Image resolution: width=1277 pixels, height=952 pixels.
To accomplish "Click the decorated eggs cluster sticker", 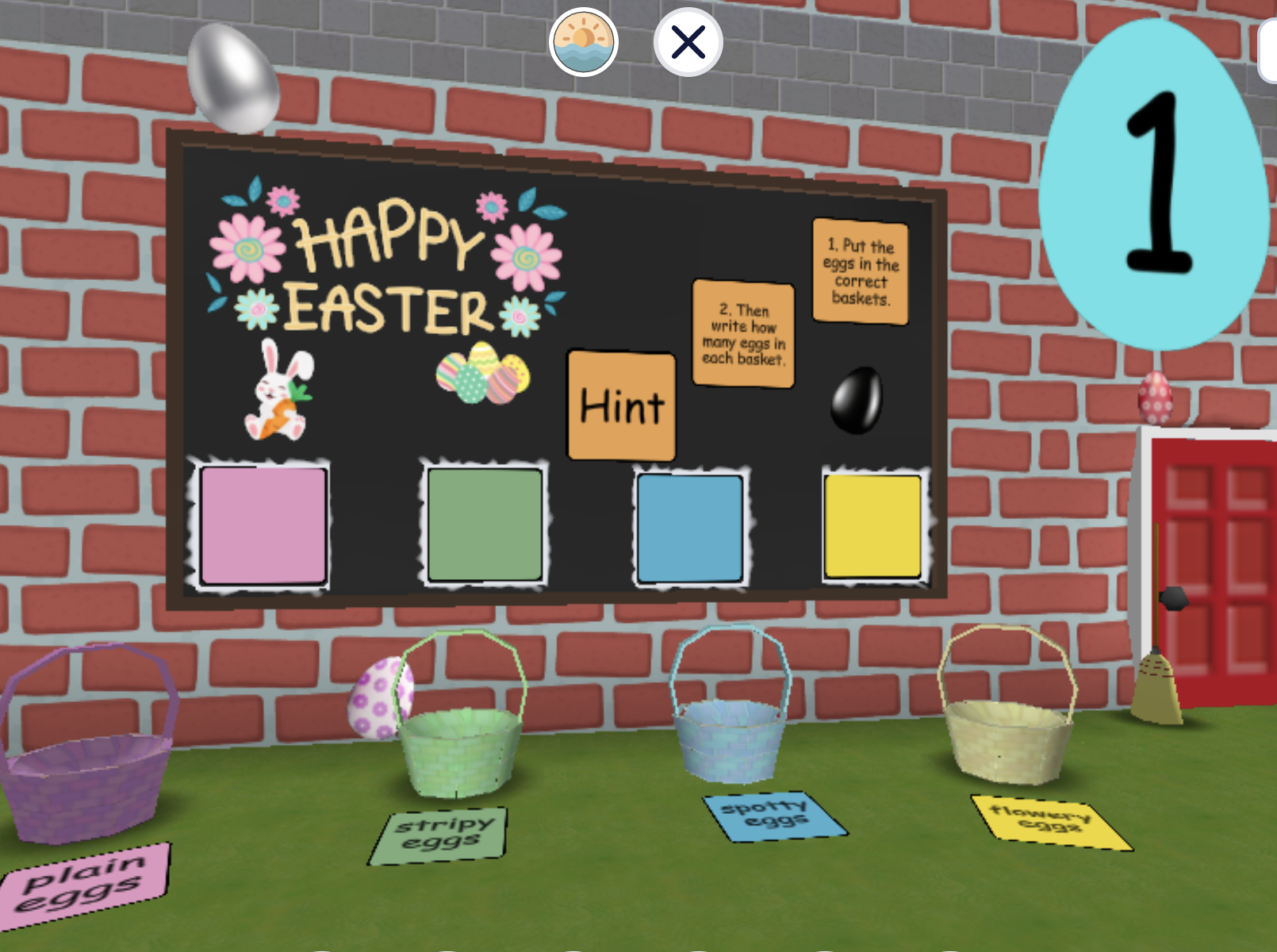I will (484, 373).
